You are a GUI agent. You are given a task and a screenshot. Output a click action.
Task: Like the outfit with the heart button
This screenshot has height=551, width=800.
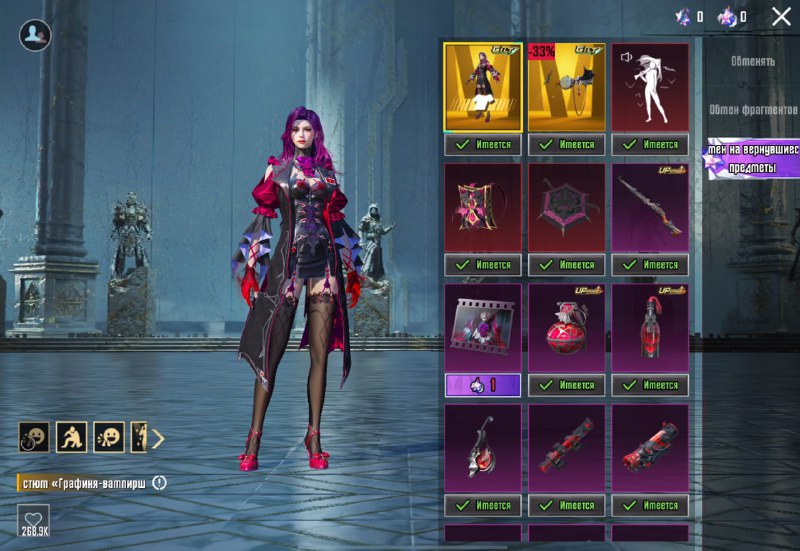pos(34,521)
